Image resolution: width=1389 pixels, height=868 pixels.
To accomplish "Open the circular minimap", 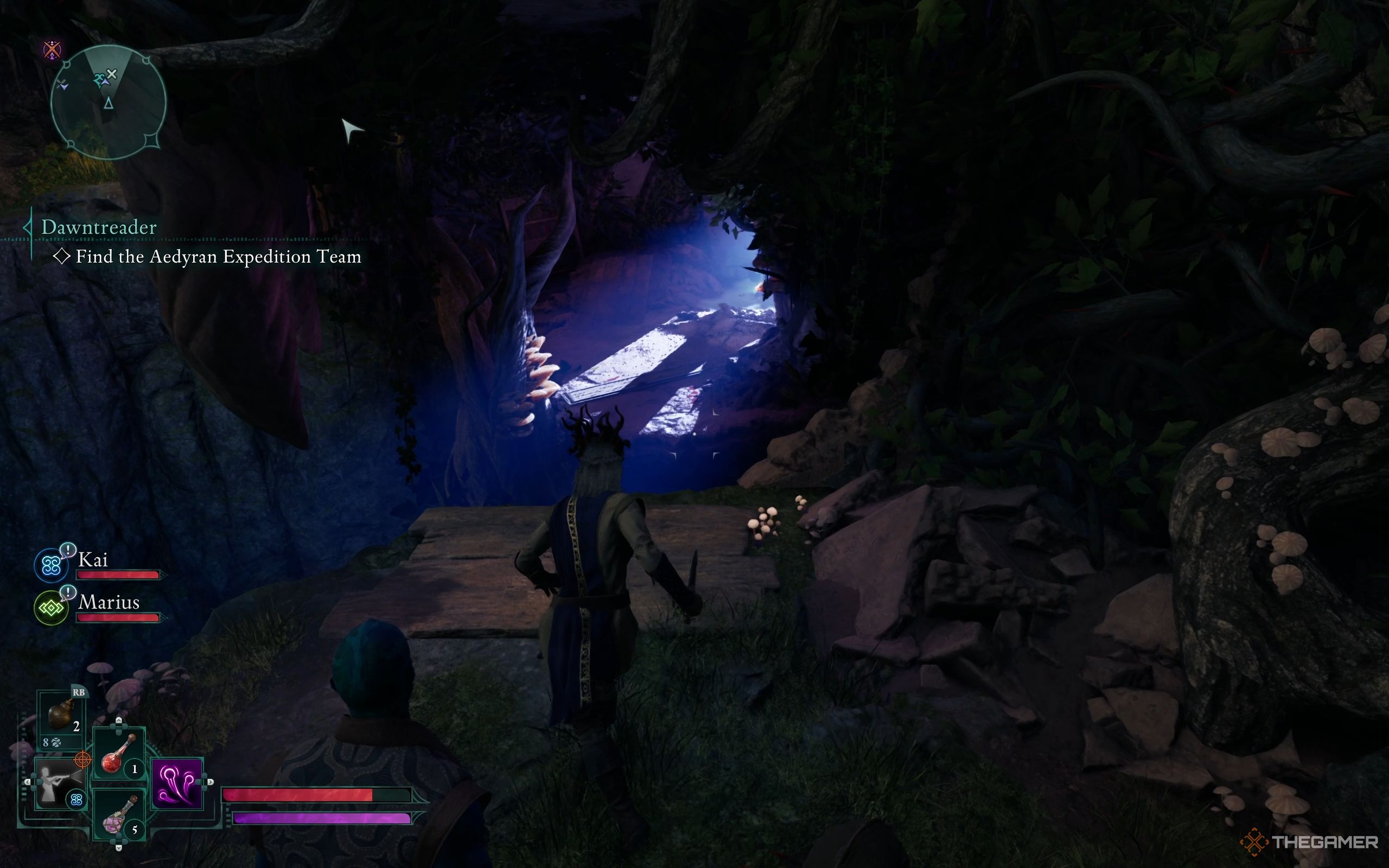I will pyautogui.click(x=109, y=102).
